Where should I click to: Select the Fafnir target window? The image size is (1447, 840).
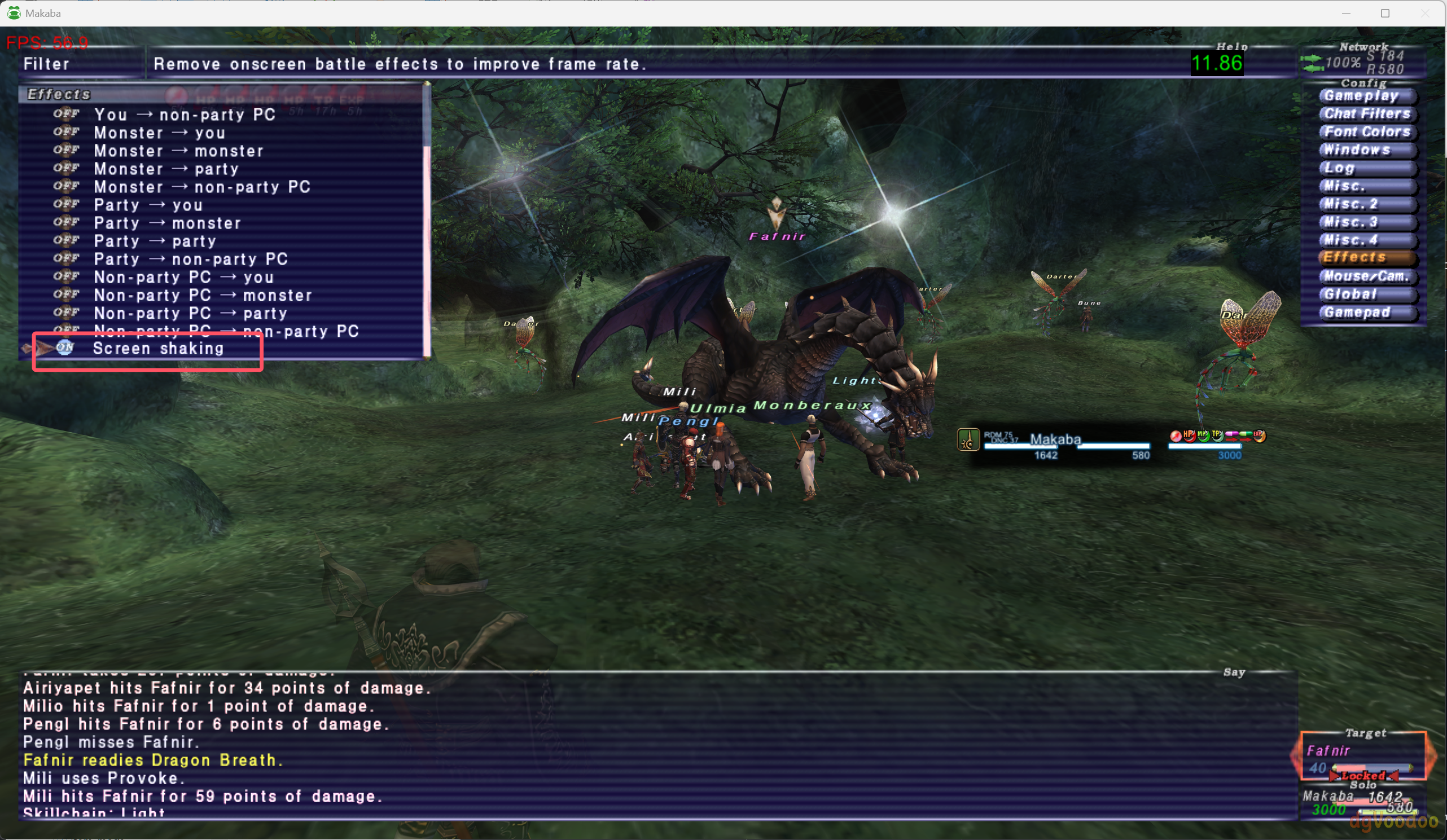[x=1363, y=757]
